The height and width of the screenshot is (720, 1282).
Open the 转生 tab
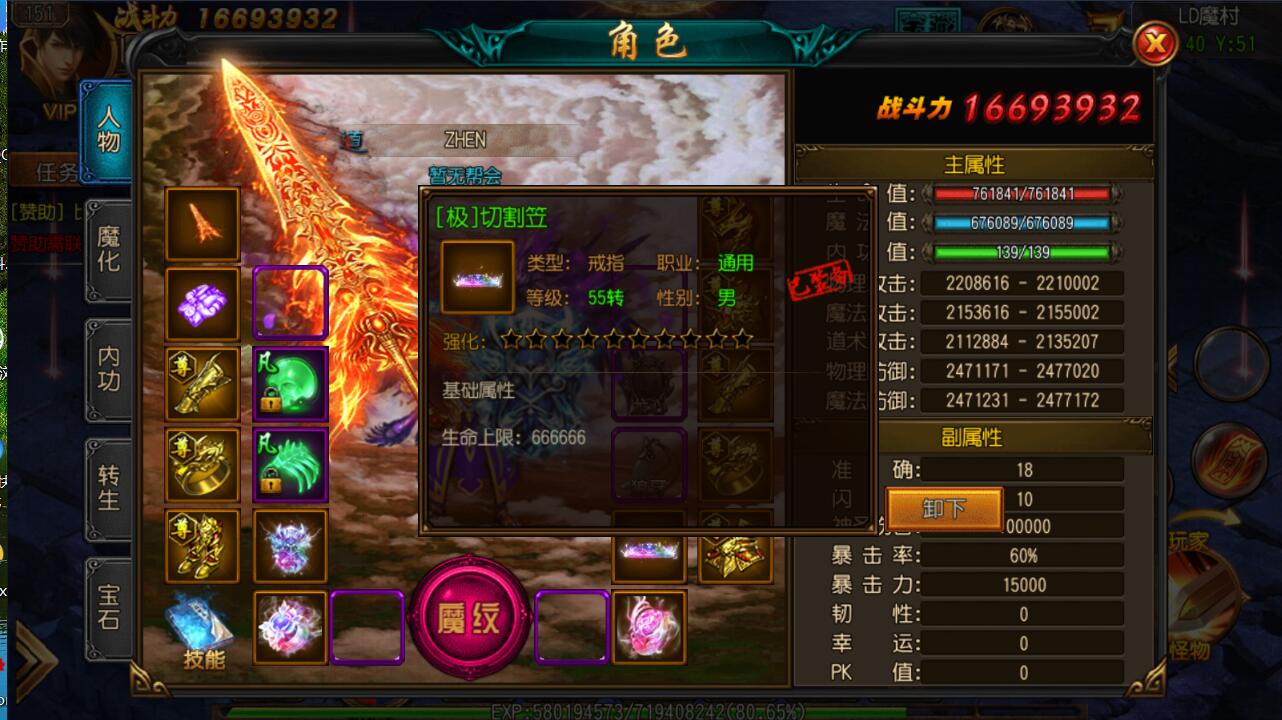[x=108, y=487]
